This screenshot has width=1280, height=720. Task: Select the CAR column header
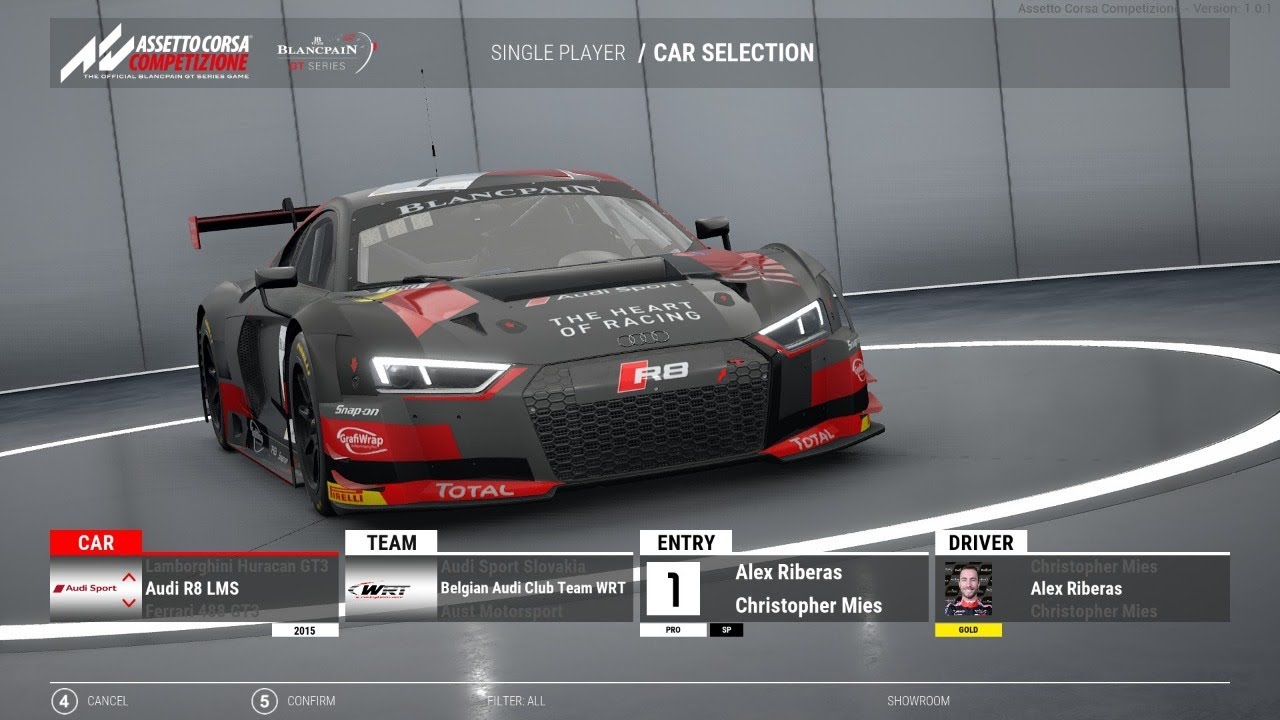[96, 543]
